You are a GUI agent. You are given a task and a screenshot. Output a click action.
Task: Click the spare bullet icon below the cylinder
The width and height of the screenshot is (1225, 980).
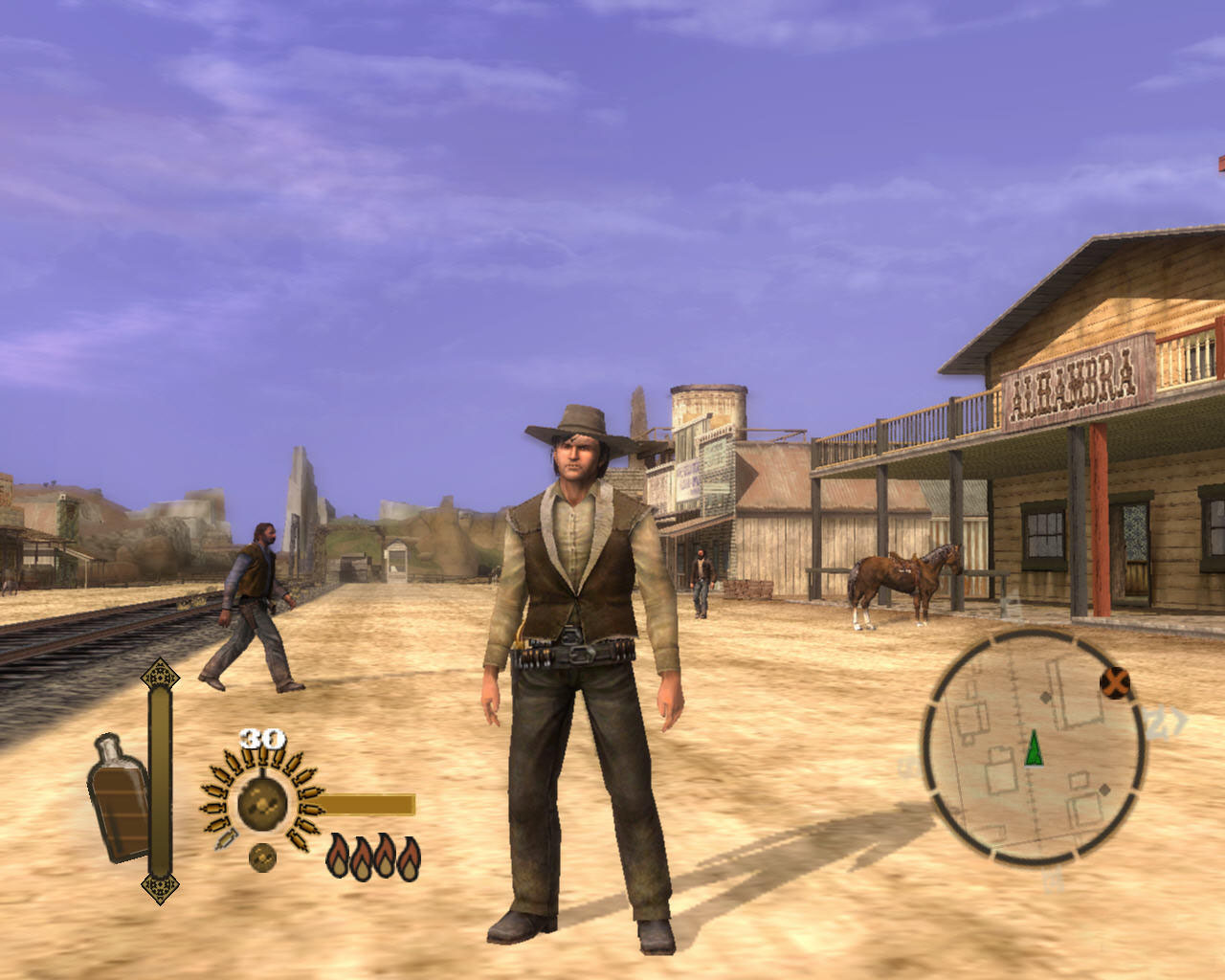coord(262,857)
